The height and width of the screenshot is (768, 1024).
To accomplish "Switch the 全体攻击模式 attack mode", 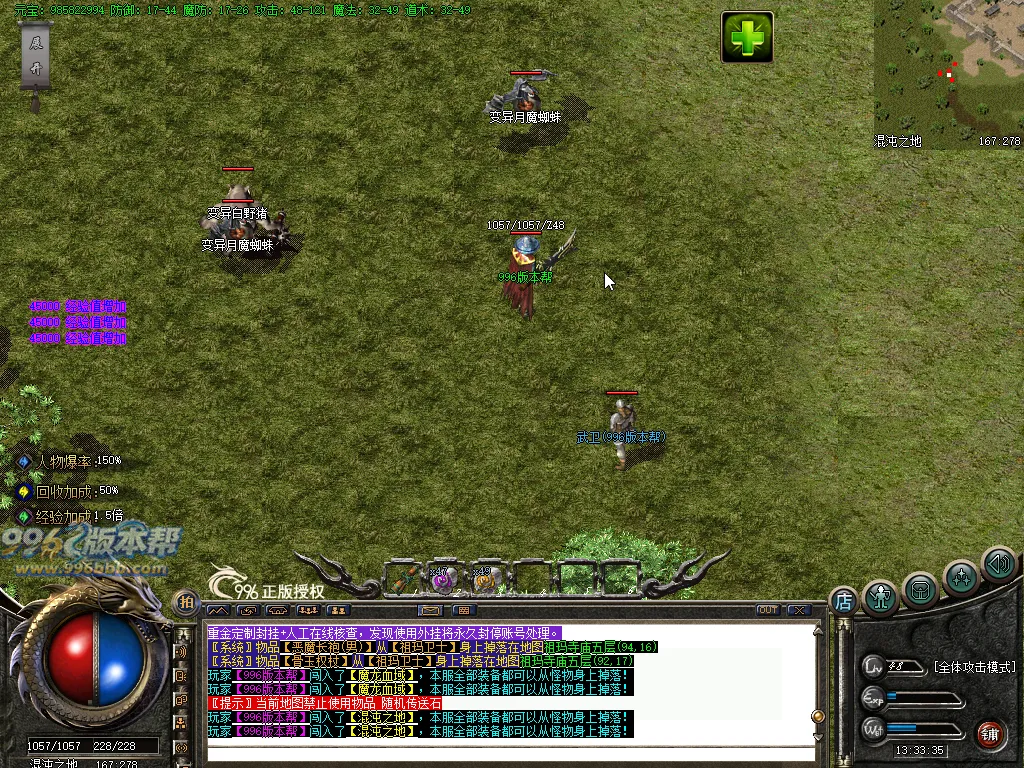I will pos(973,667).
